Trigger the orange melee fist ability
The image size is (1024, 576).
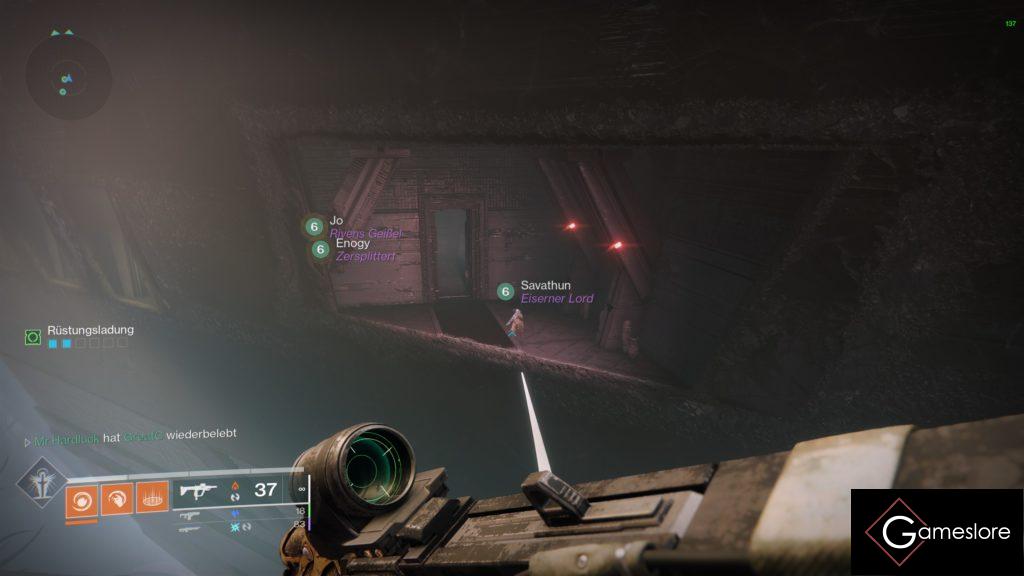[x=117, y=497]
